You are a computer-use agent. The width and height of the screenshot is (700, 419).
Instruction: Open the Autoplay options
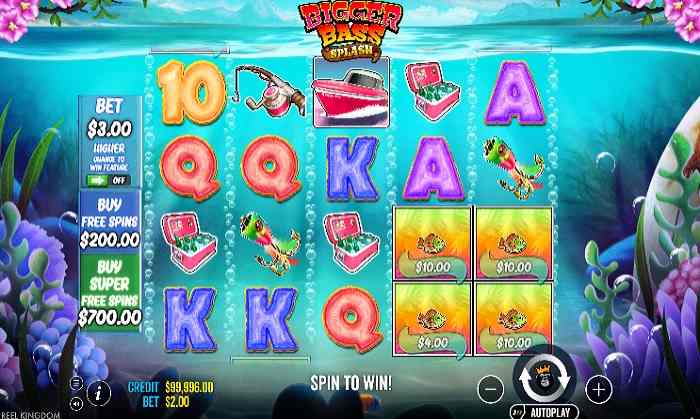(551, 410)
